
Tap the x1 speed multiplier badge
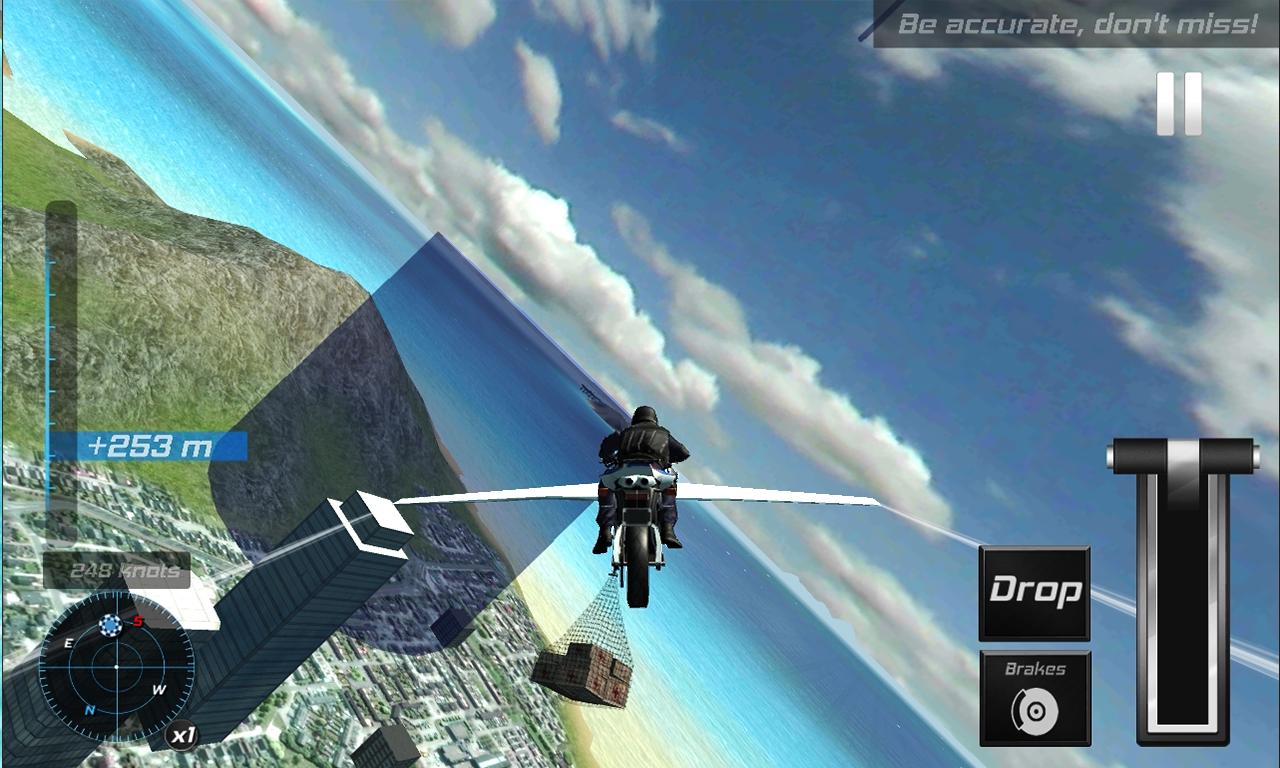click(184, 733)
